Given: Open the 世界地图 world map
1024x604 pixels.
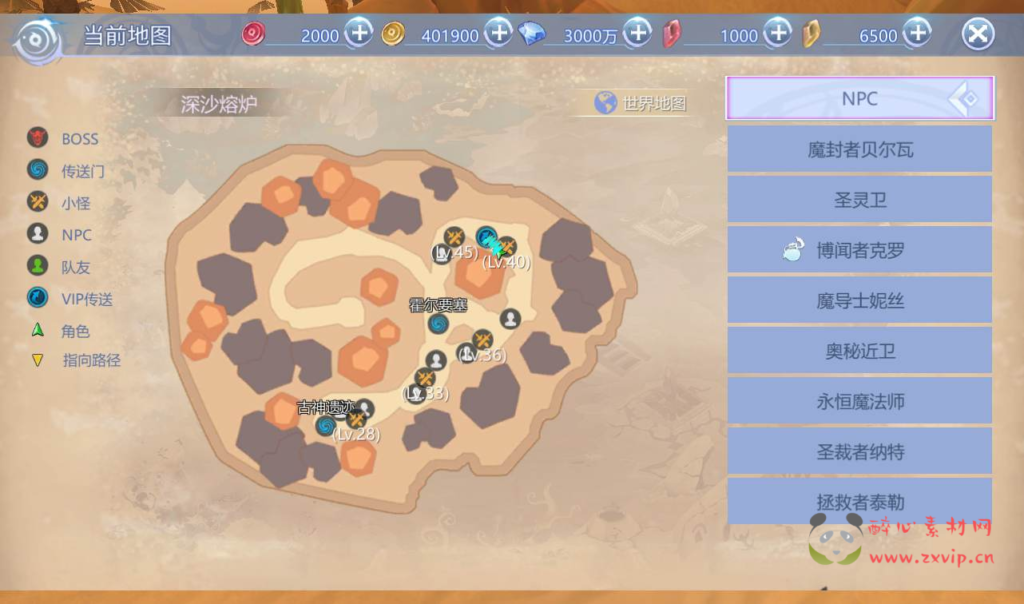Looking at the screenshot, I should click(642, 103).
